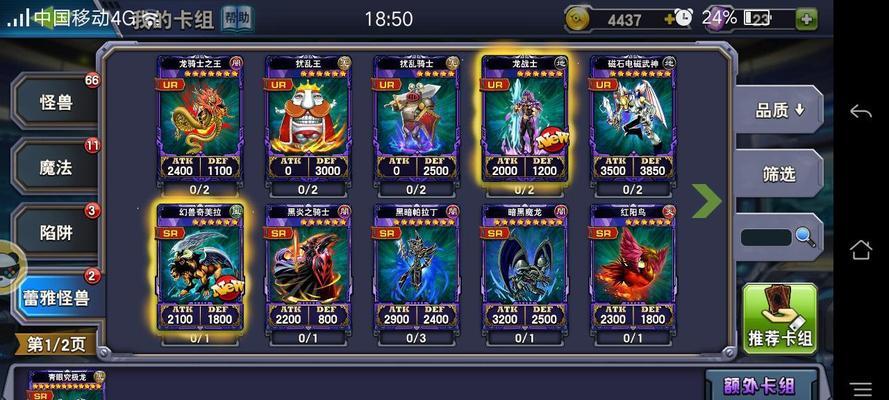889x400 pixels.
Task: Open the 帮助 help book
Action: click(237, 18)
